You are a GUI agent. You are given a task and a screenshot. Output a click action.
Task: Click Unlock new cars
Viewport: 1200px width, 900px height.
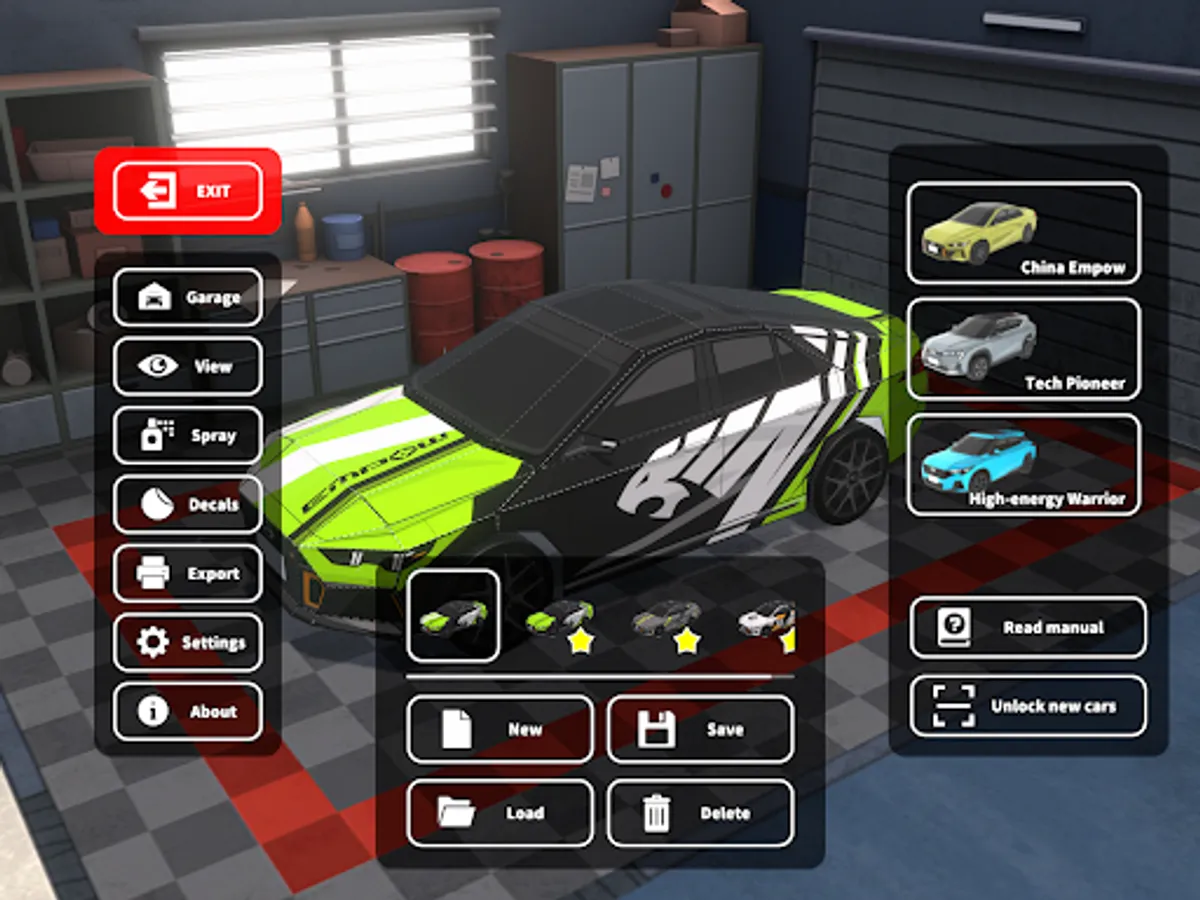[1028, 706]
